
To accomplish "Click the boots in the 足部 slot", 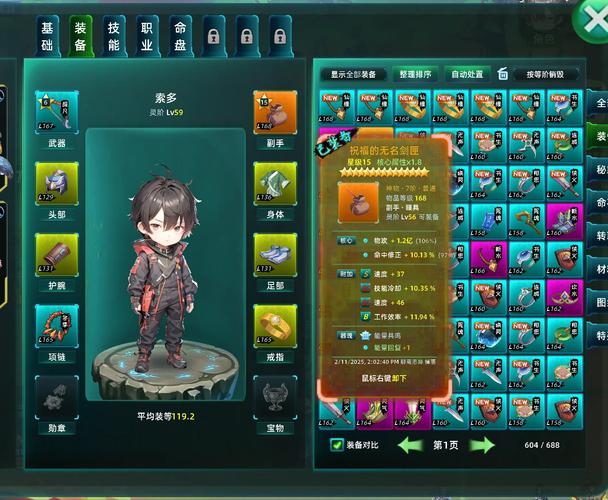I will coord(276,253).
